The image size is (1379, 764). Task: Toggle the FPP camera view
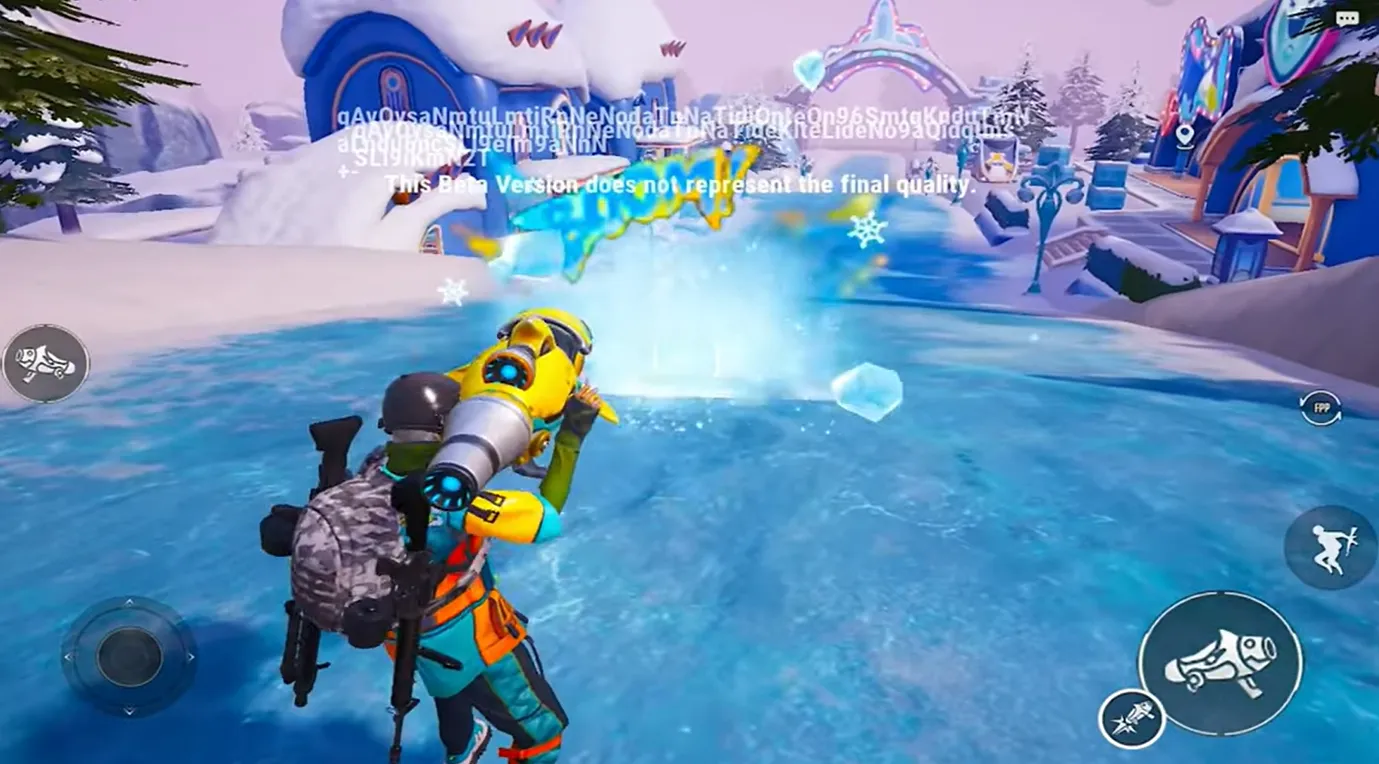coord(1321,408)
